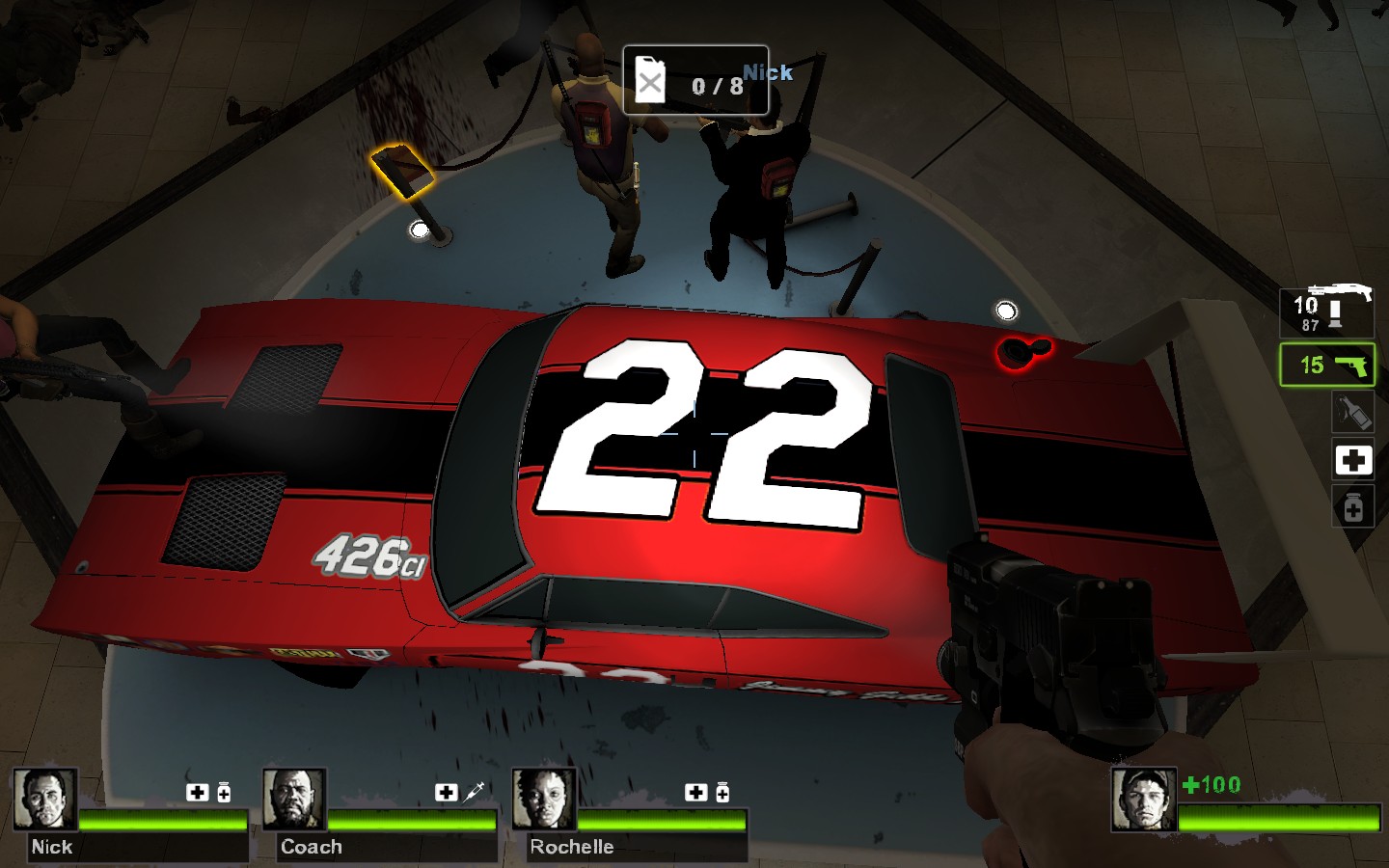1389x868 pixels.
Task: Select Rochelle's teammate portrait
Action: point(544,800)
